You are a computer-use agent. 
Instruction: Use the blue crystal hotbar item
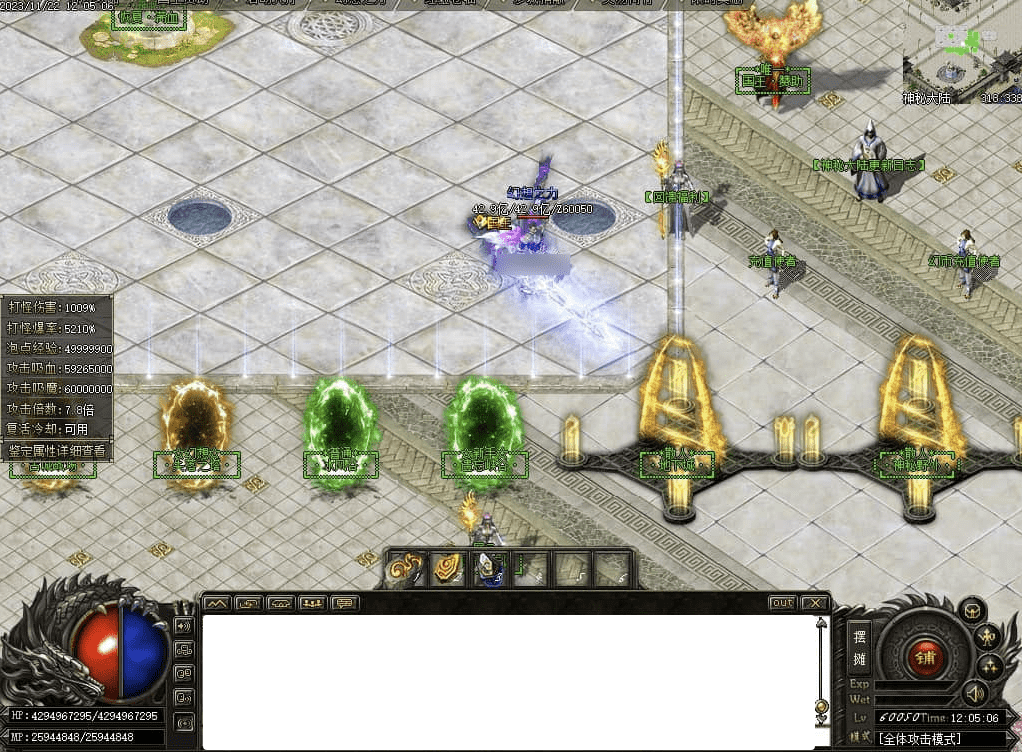click(488, 569)
